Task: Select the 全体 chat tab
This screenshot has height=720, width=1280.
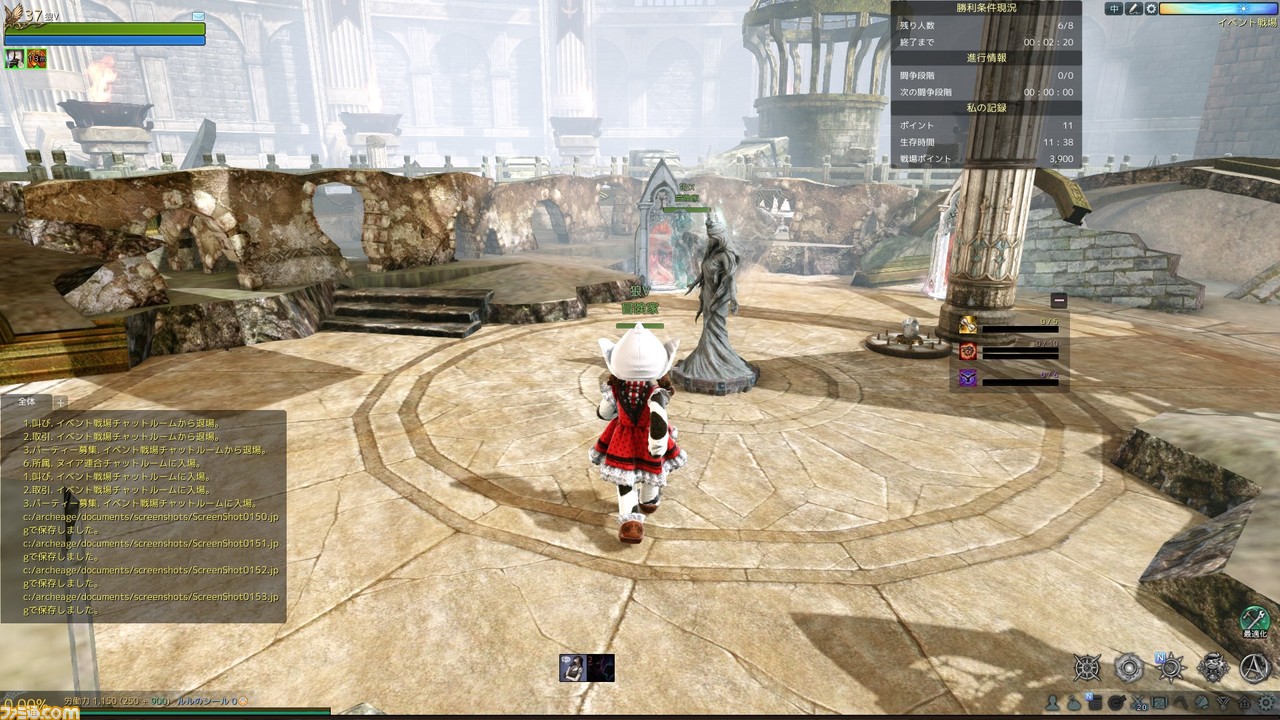Action: point(27,402)
